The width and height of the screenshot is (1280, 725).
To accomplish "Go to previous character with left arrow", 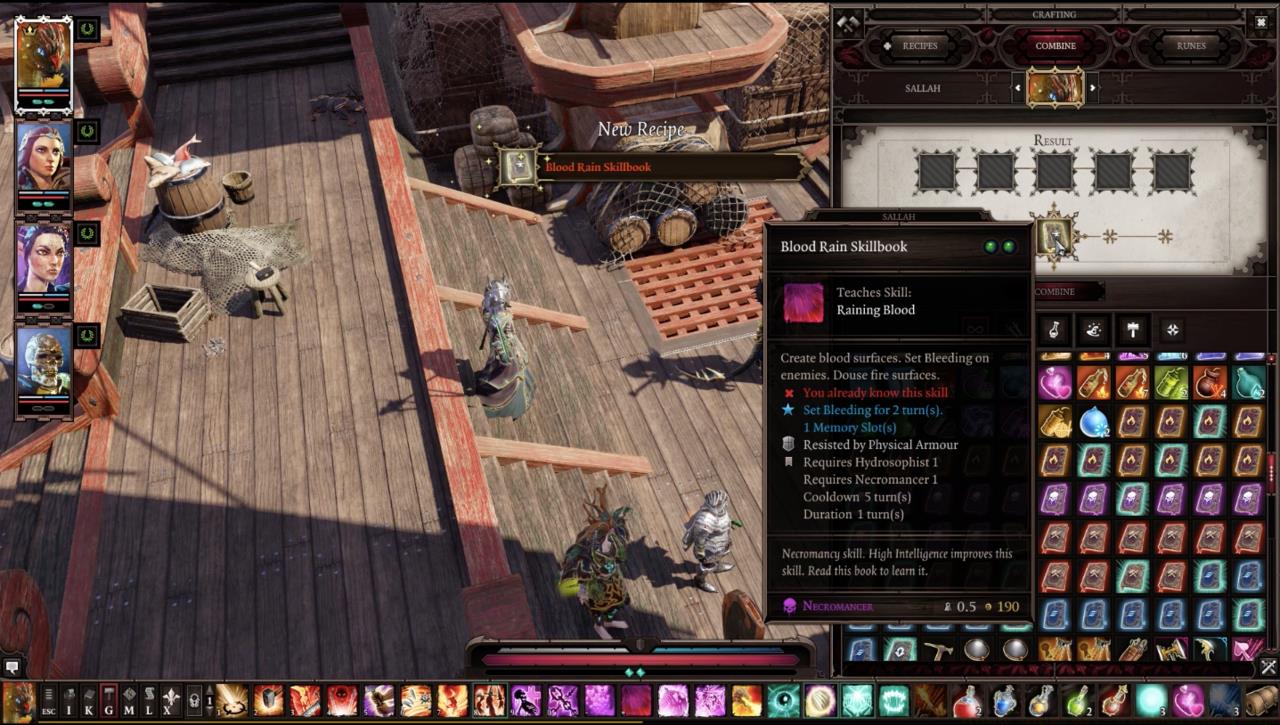I will coord(1018,88).
